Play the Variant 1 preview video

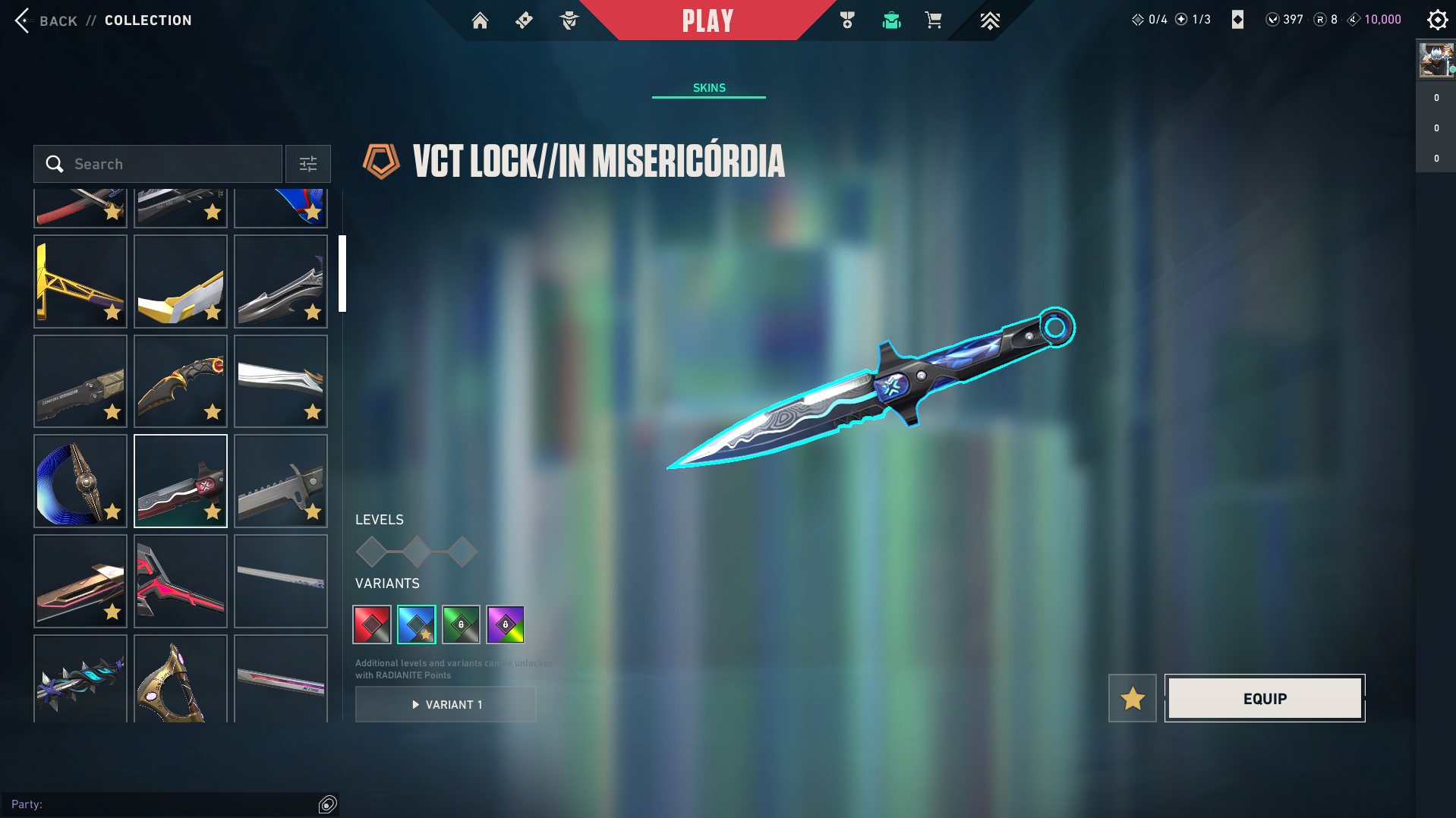(446, 704)
